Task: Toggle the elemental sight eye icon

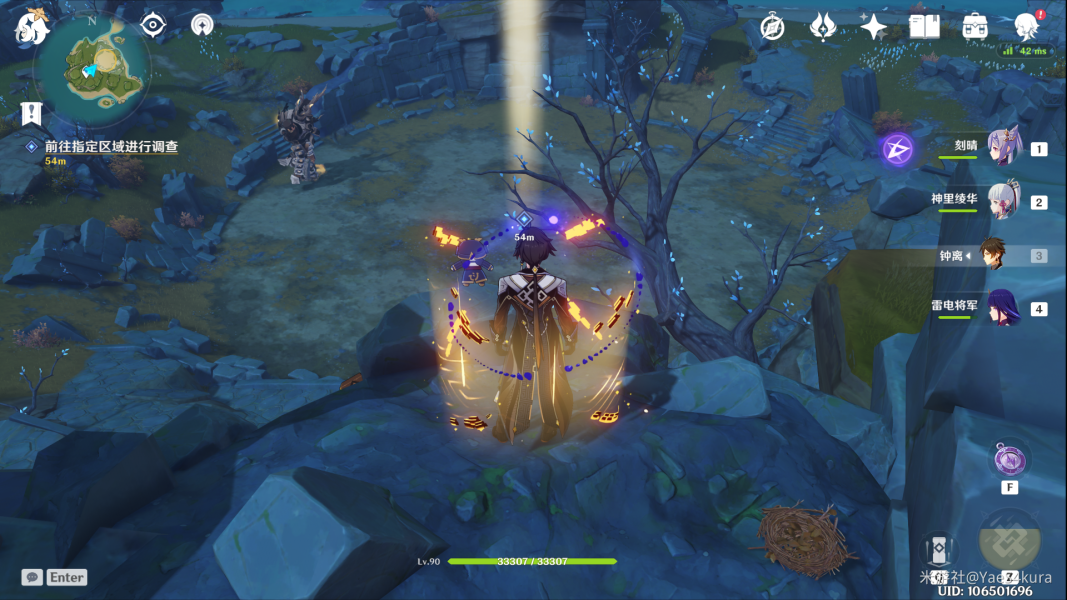Action: click(x=152, y=25)
